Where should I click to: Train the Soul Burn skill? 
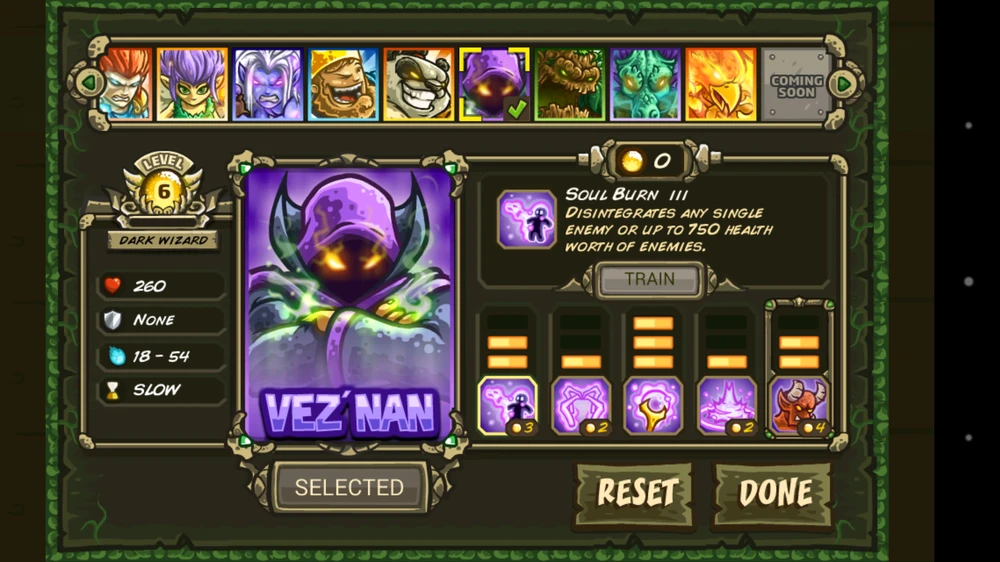coord(649,280)
